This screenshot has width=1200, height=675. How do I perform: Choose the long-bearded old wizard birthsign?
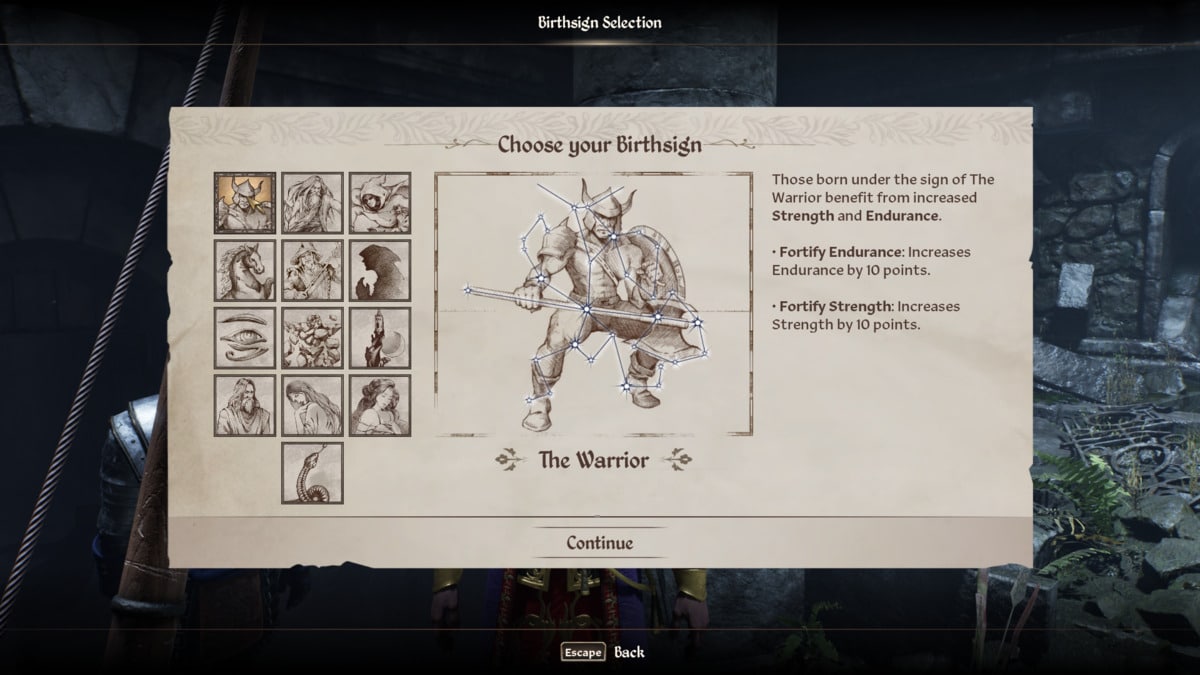pyautogui.click(x=312, y=203)
